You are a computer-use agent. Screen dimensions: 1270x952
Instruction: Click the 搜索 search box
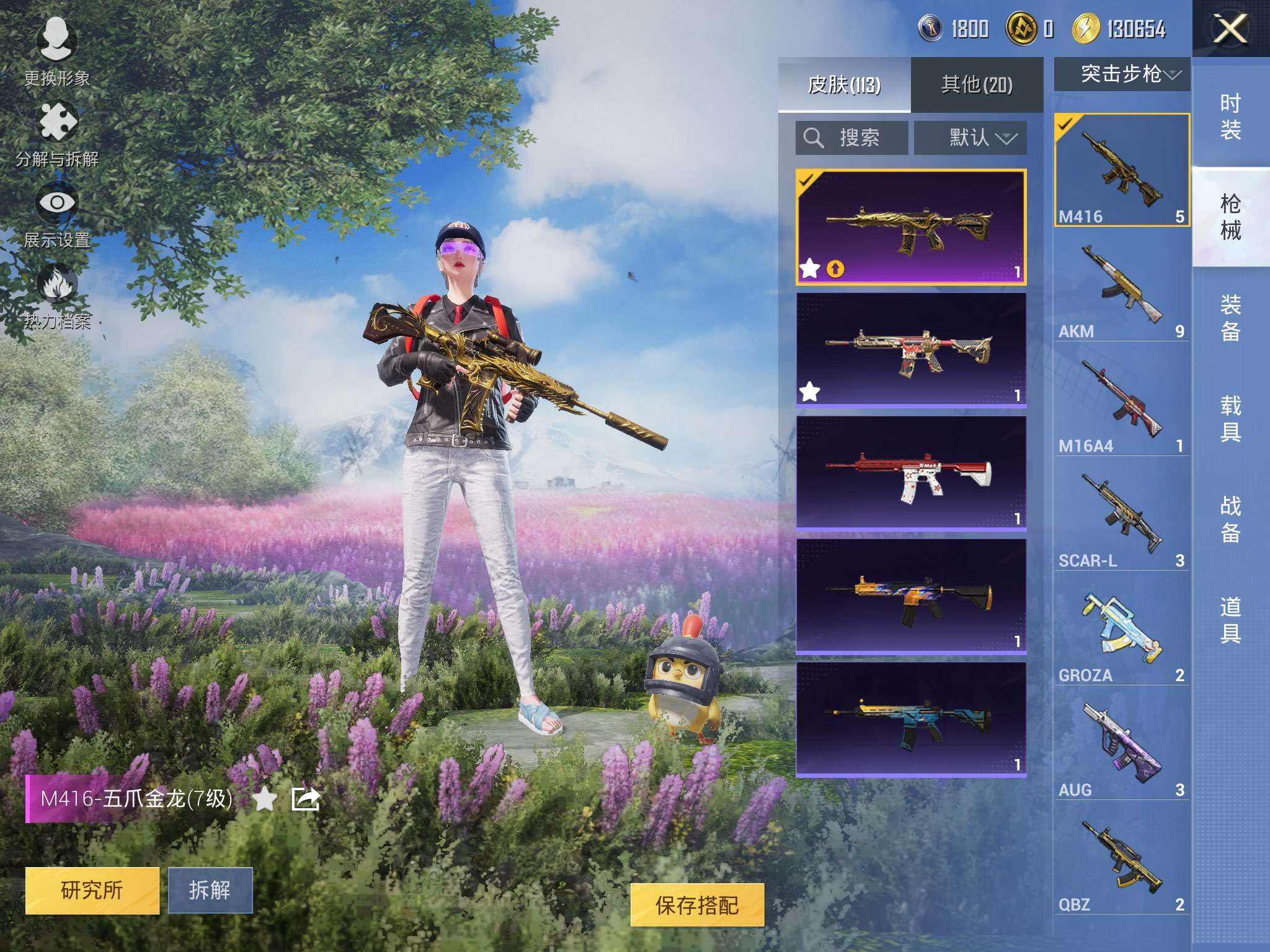[851, 138]
